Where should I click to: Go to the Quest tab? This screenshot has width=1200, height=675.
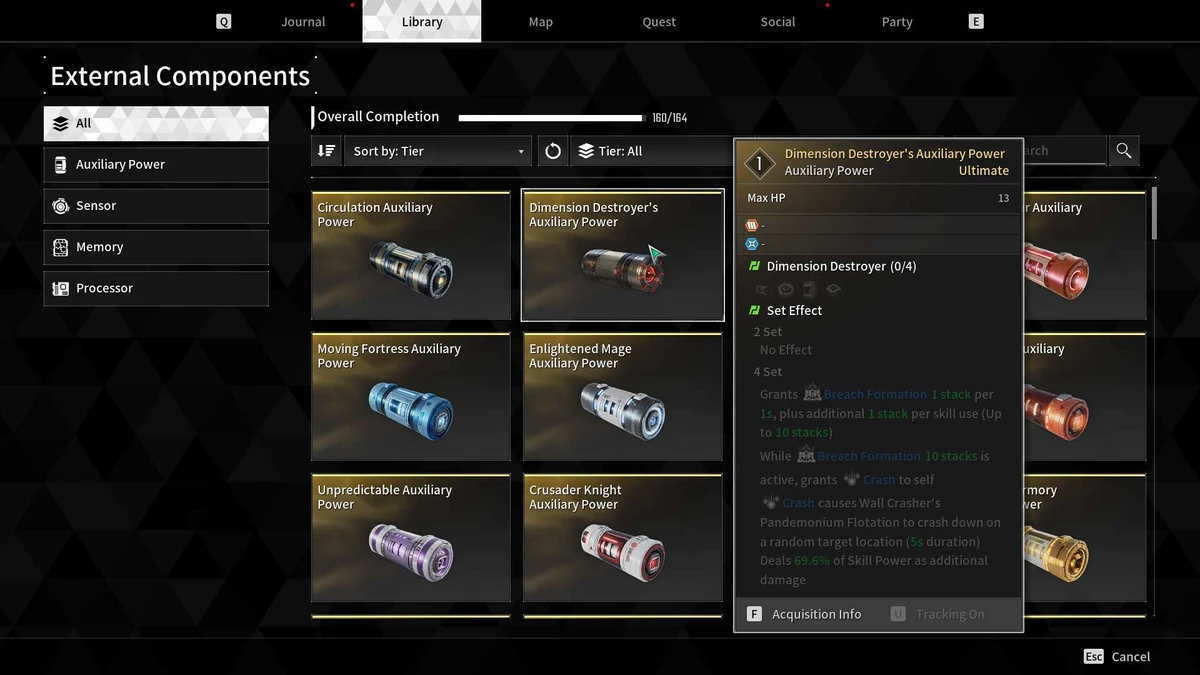(659, 22)
